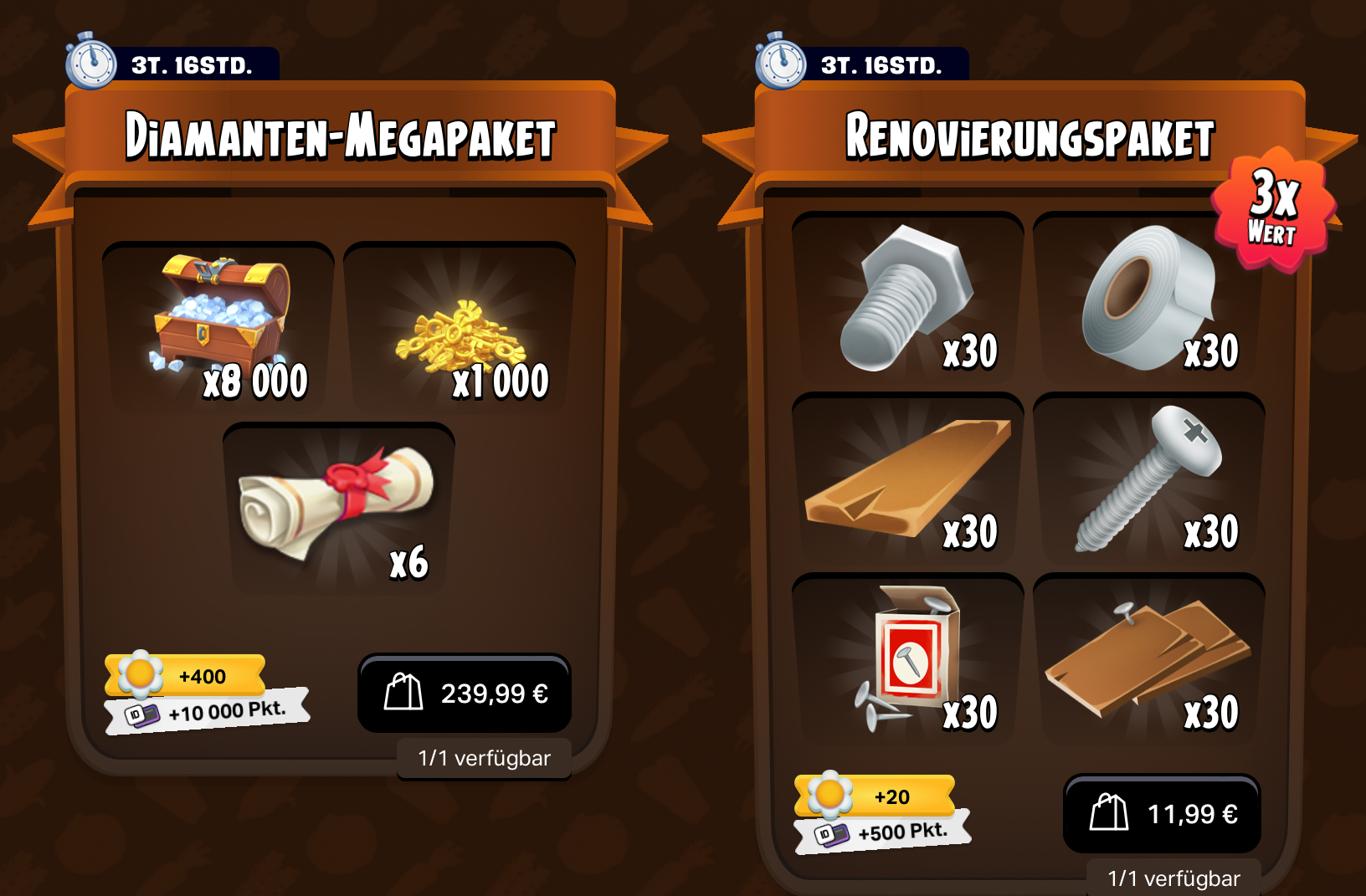Viewport: 1366px width, 896px height.
Task: Select the gold keys x1 000 tile
Action: point(460,327)
